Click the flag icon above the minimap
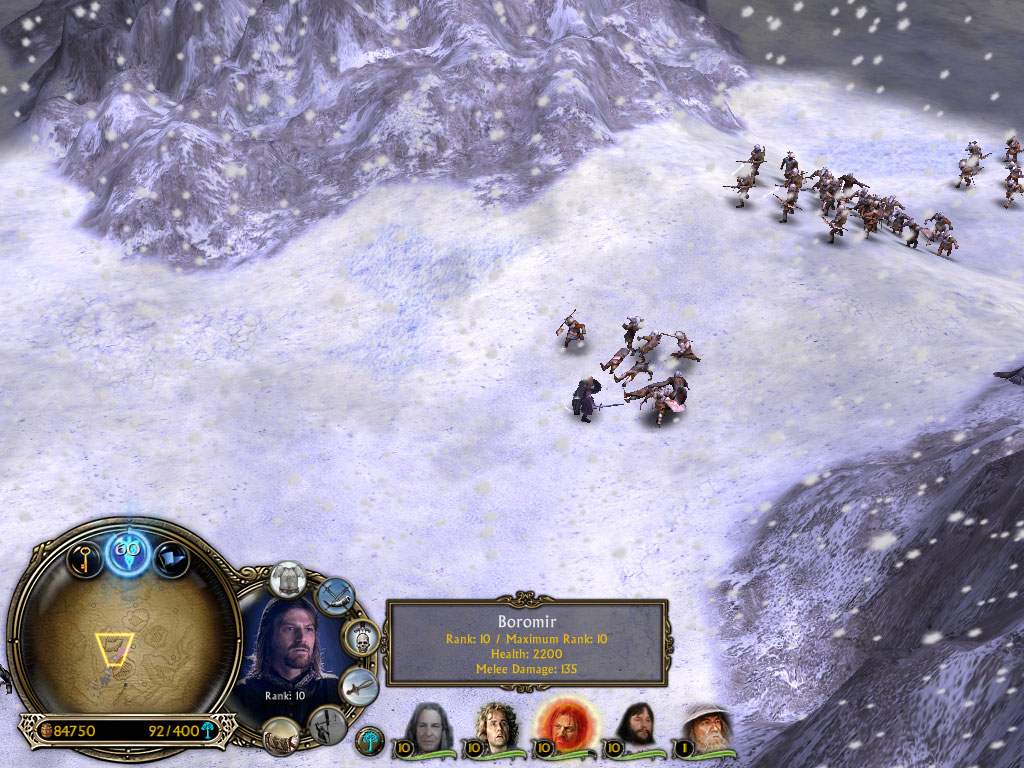 pyautogui.click(x=171, y=559)
